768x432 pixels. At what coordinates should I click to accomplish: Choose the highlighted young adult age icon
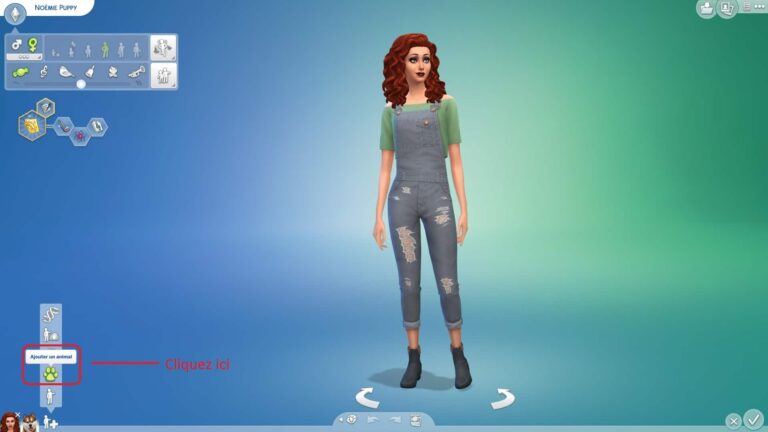point(104,49)
